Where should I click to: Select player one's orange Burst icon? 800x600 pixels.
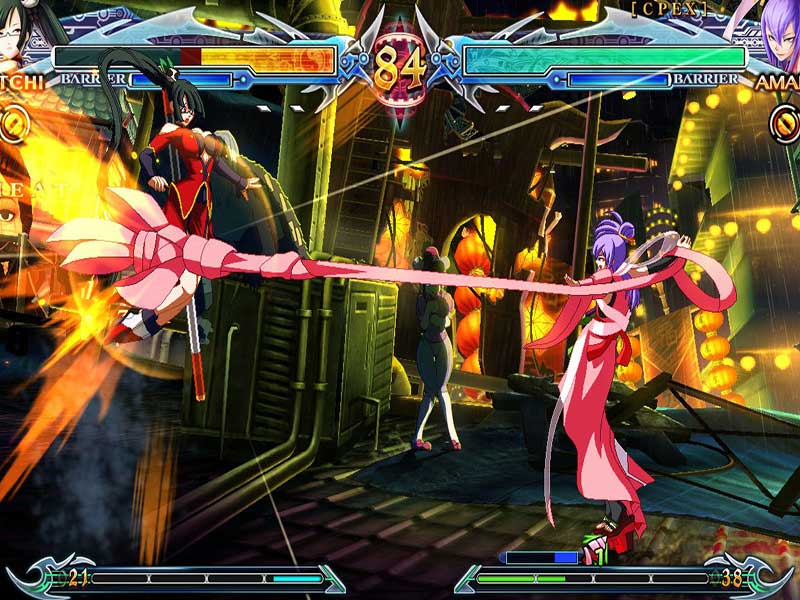(13, 123)
